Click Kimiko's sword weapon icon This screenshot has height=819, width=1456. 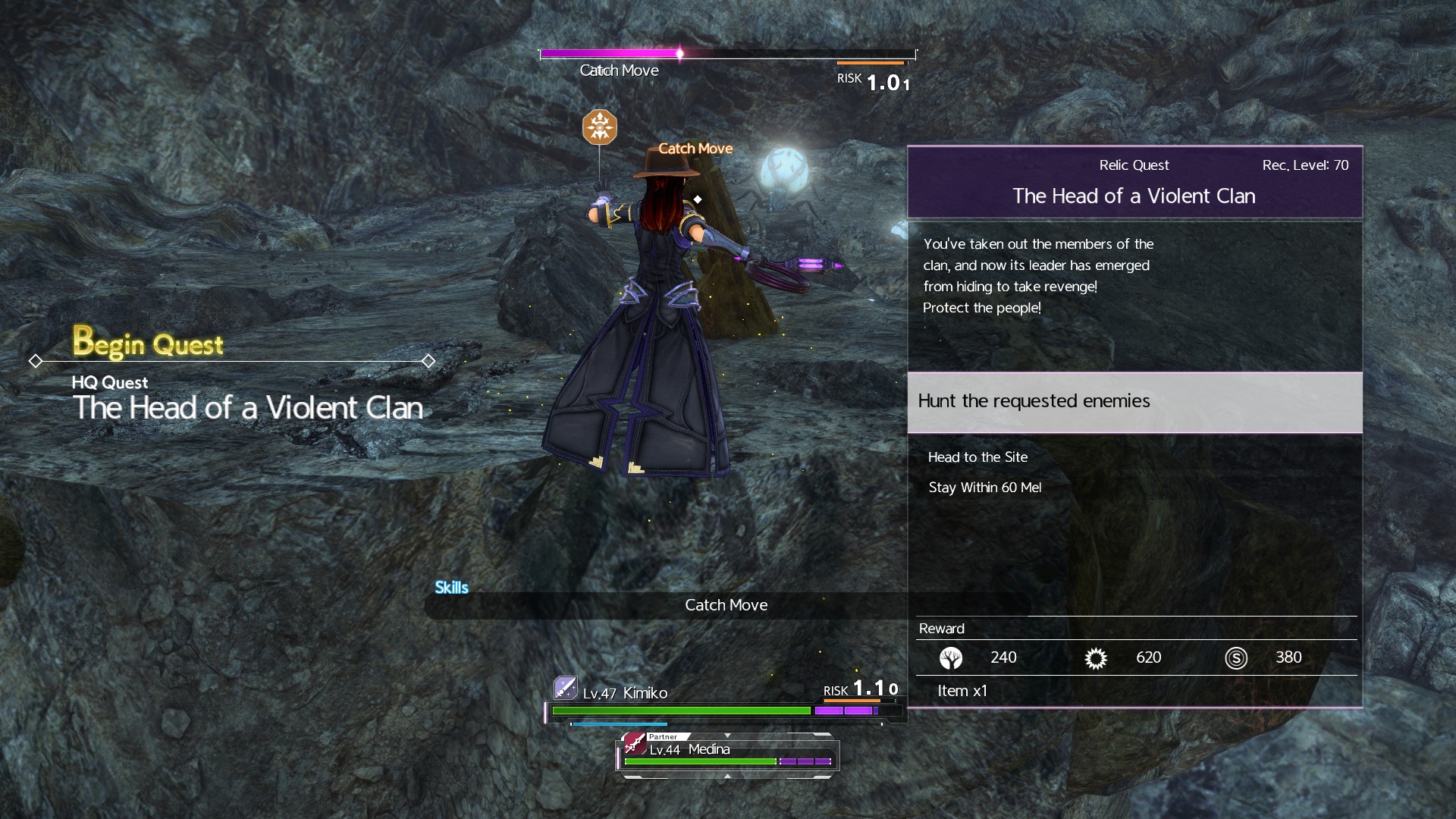566,688
